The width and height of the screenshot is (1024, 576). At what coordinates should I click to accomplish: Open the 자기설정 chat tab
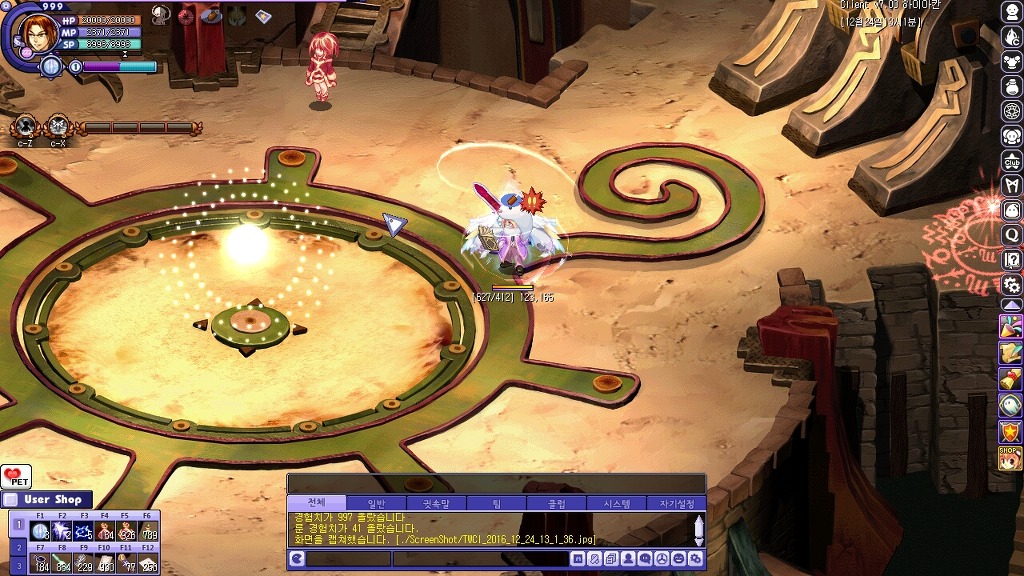(675, 503)
